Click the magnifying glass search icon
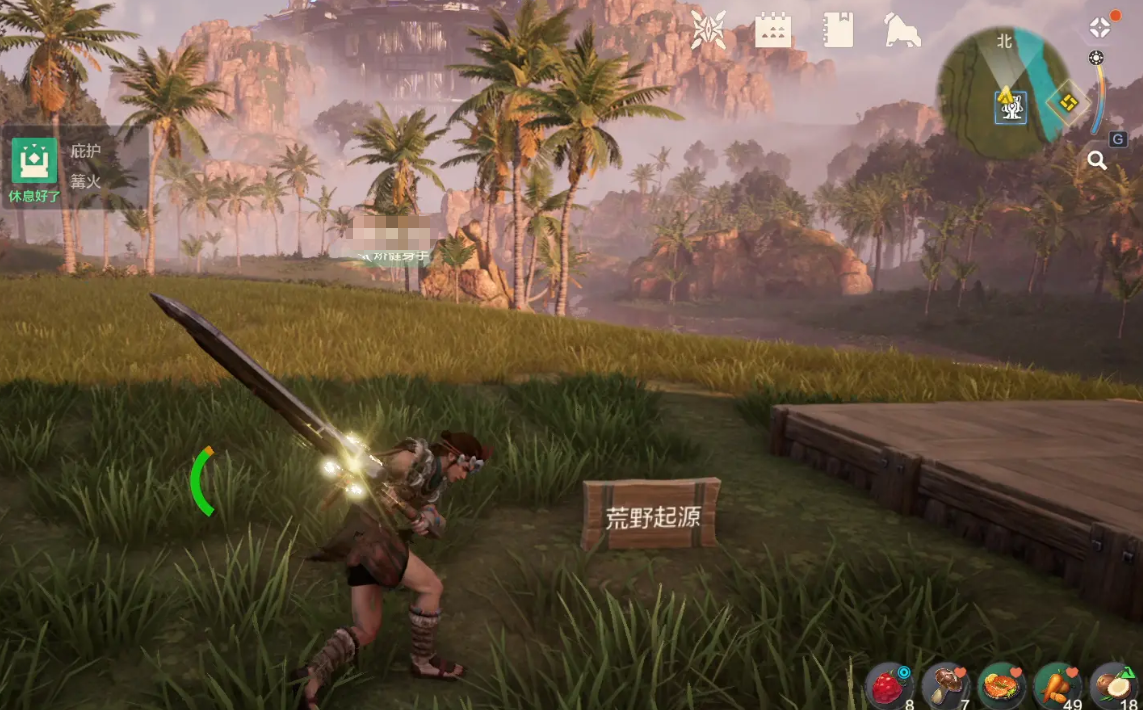This screenshot has width=1143, height=710. tap(1097, 160)
